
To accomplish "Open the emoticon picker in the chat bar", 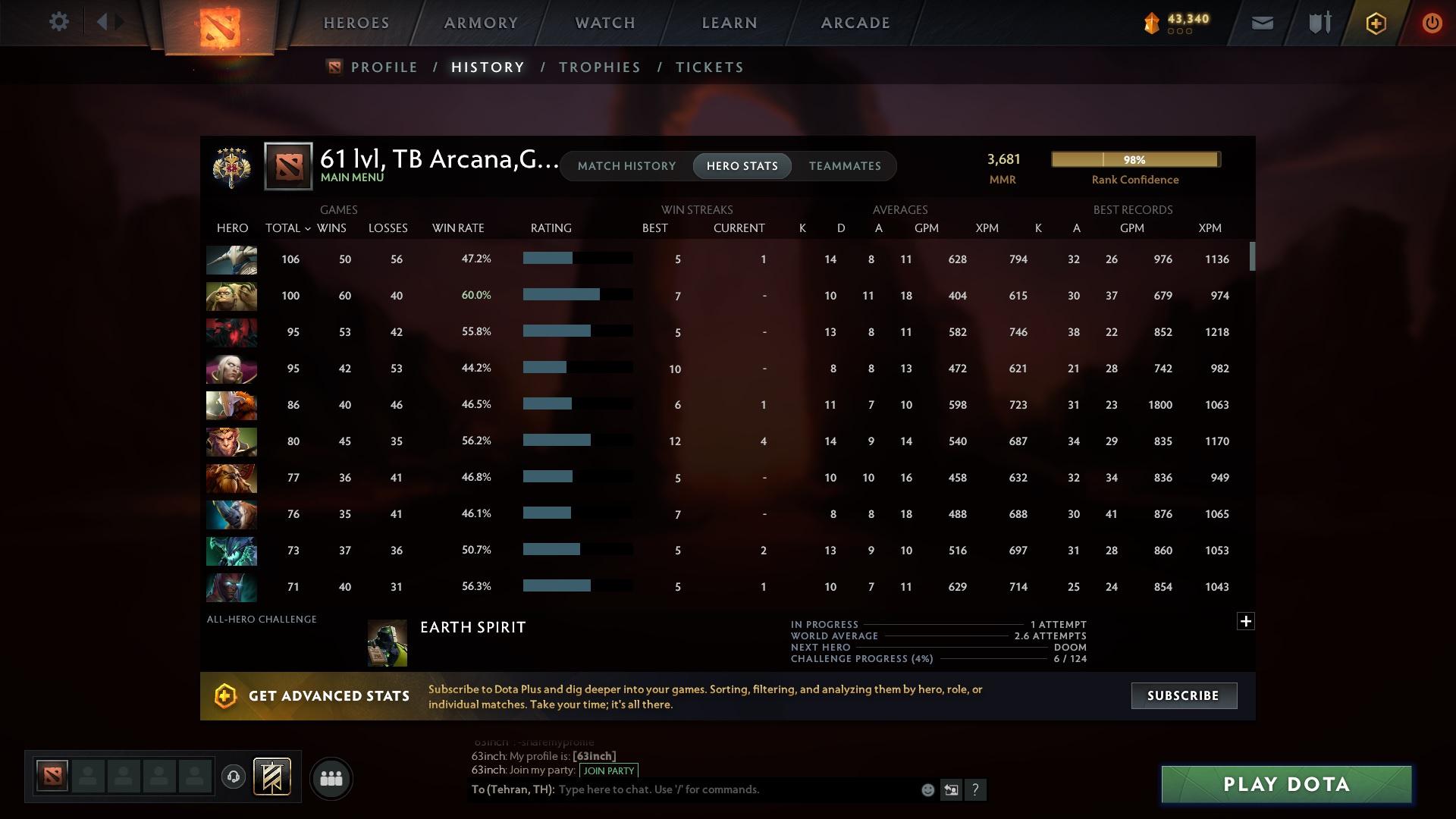I will pos(927,789).
